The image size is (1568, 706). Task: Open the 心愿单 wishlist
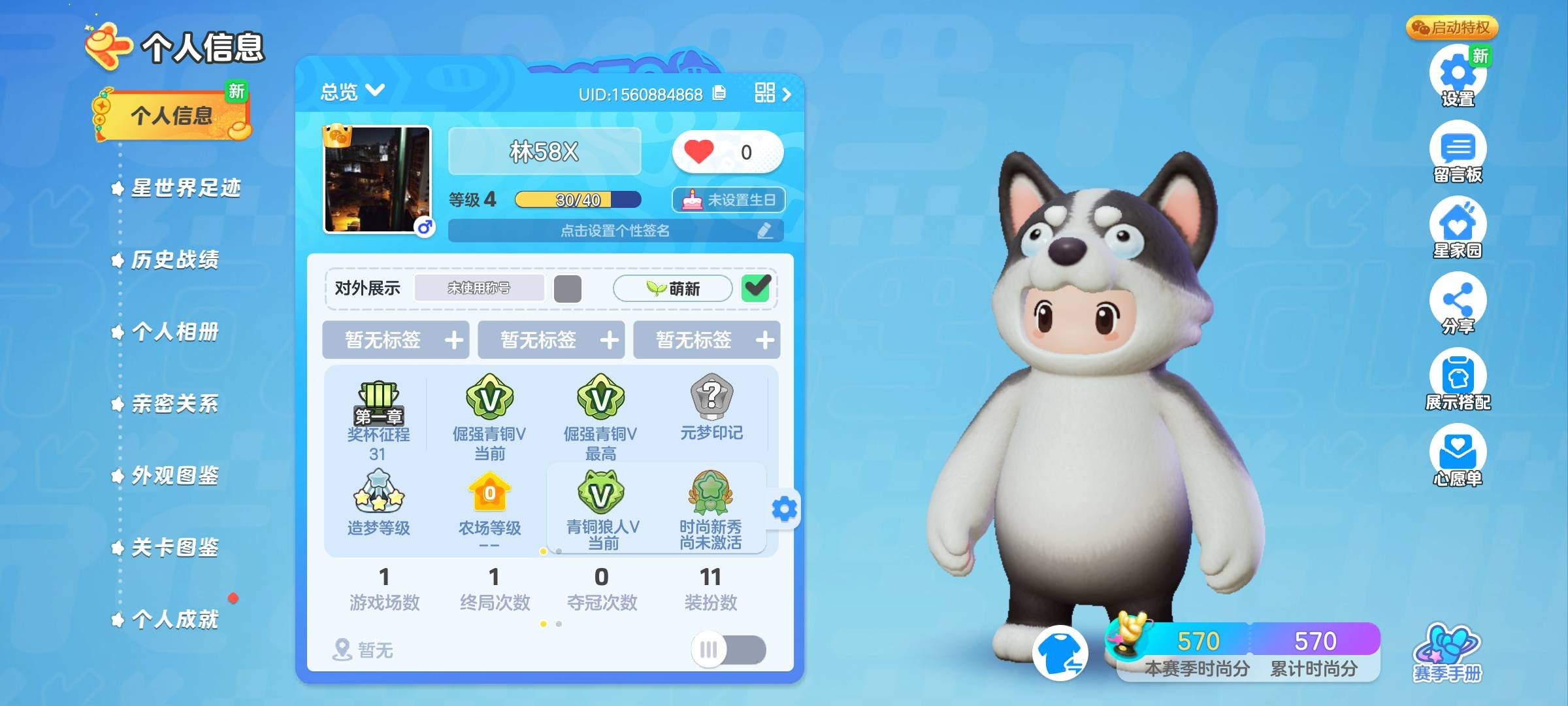(x=1458, y=456)
